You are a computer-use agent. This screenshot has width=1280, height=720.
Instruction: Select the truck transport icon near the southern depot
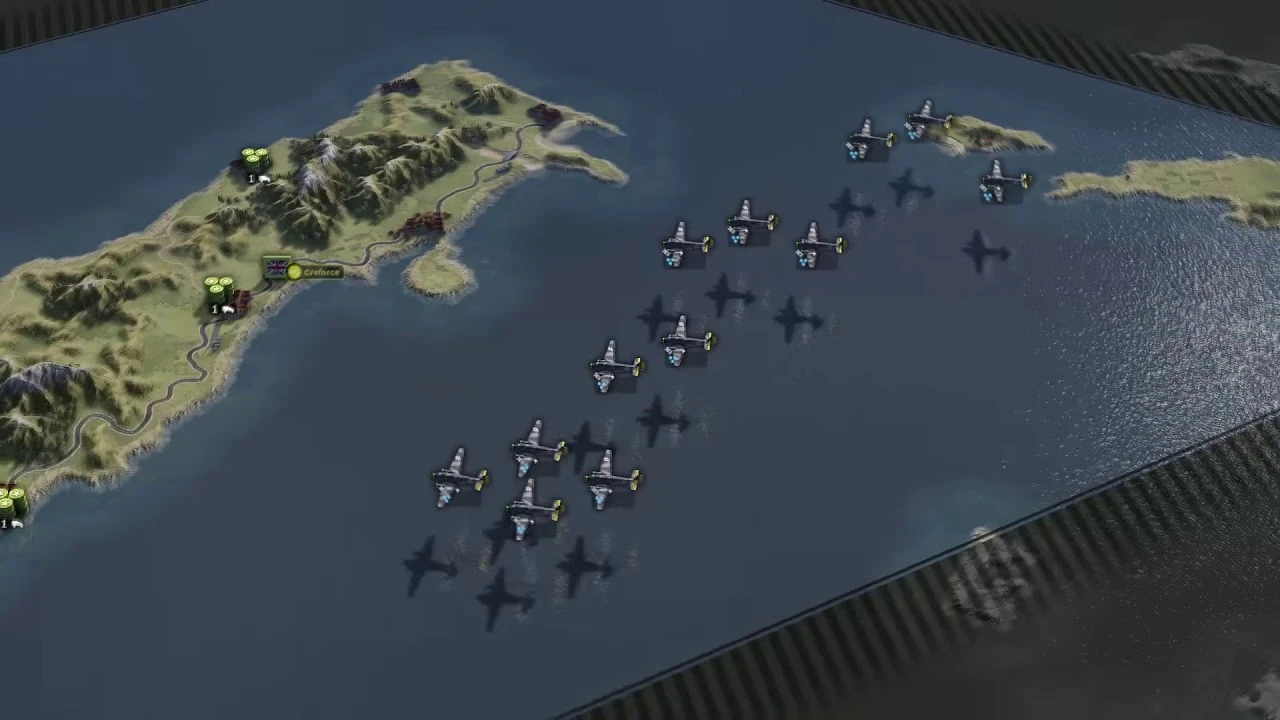tap(228, 308)
